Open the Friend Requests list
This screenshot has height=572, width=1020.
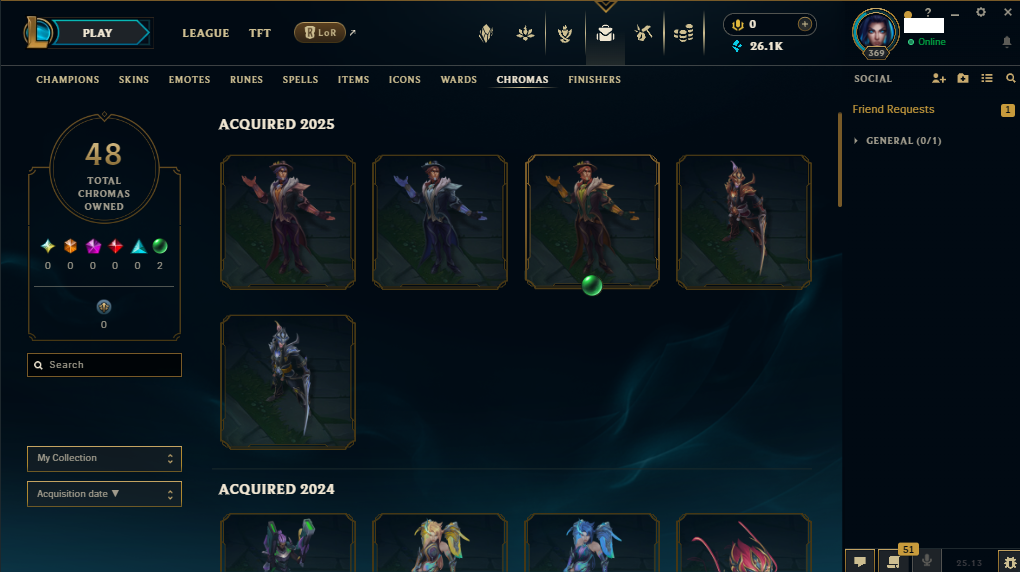point(893,109)
